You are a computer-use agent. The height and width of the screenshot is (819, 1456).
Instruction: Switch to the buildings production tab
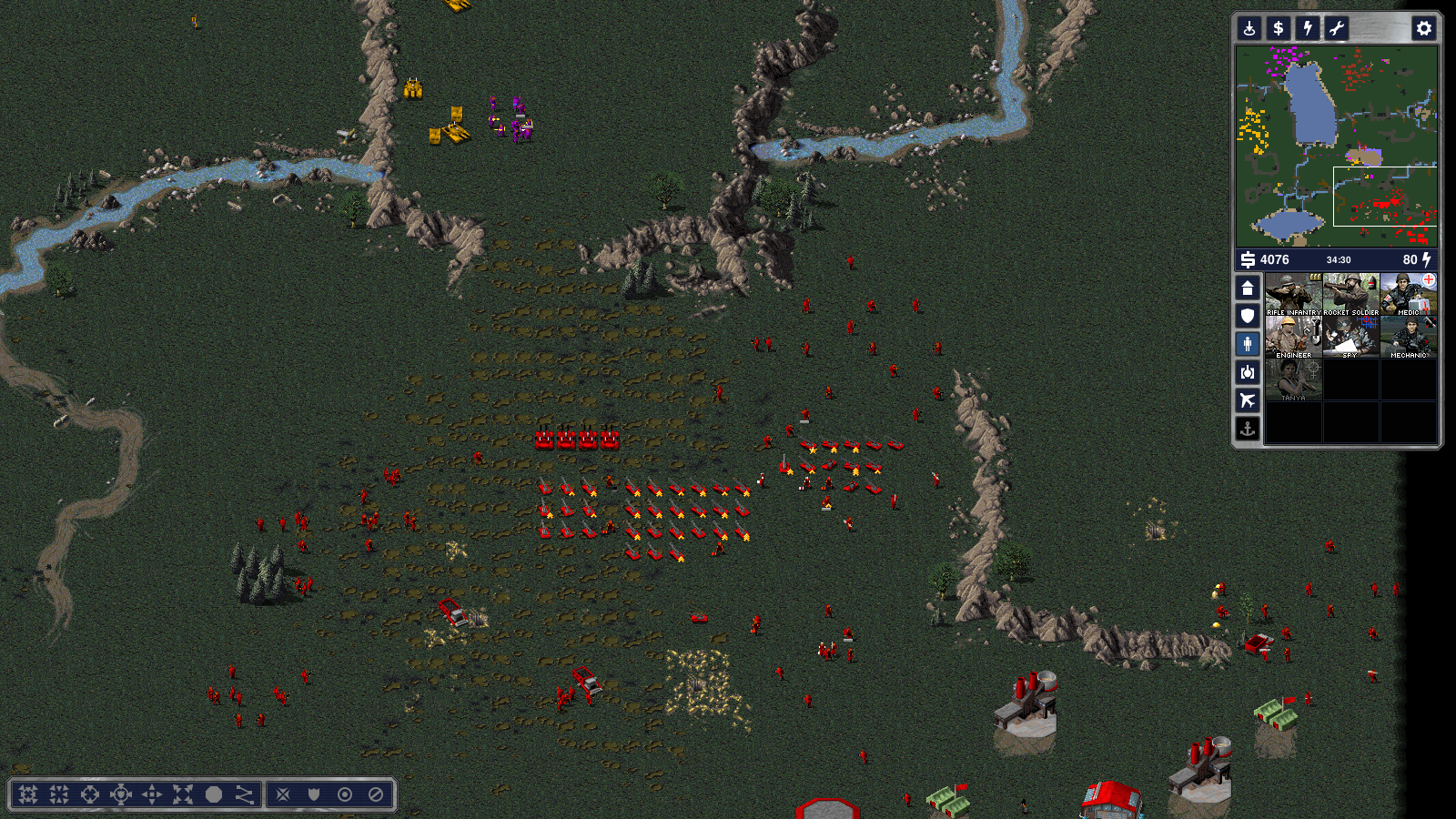coord(1248,288)
